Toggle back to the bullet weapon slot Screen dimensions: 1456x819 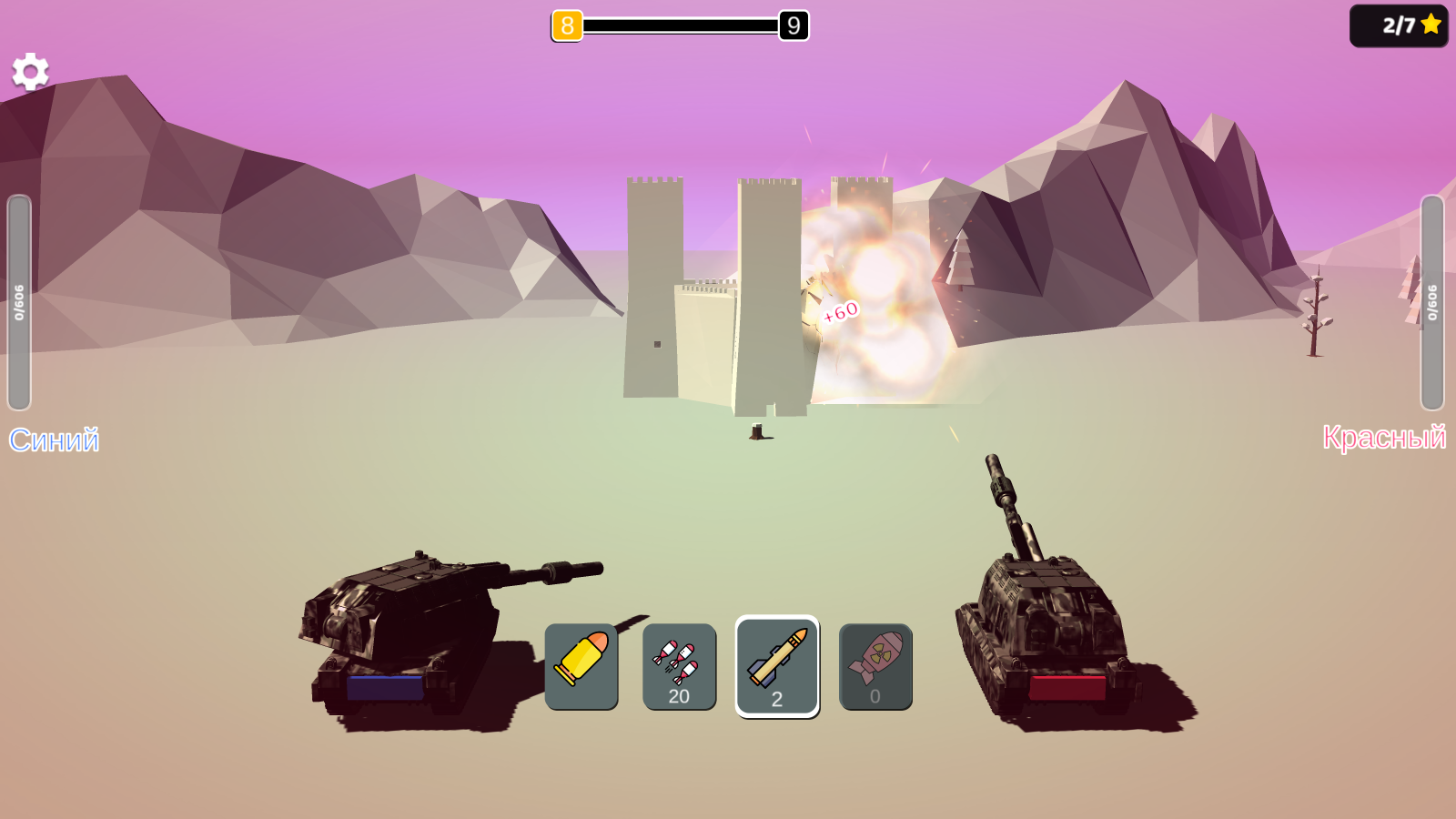point(581,665)
